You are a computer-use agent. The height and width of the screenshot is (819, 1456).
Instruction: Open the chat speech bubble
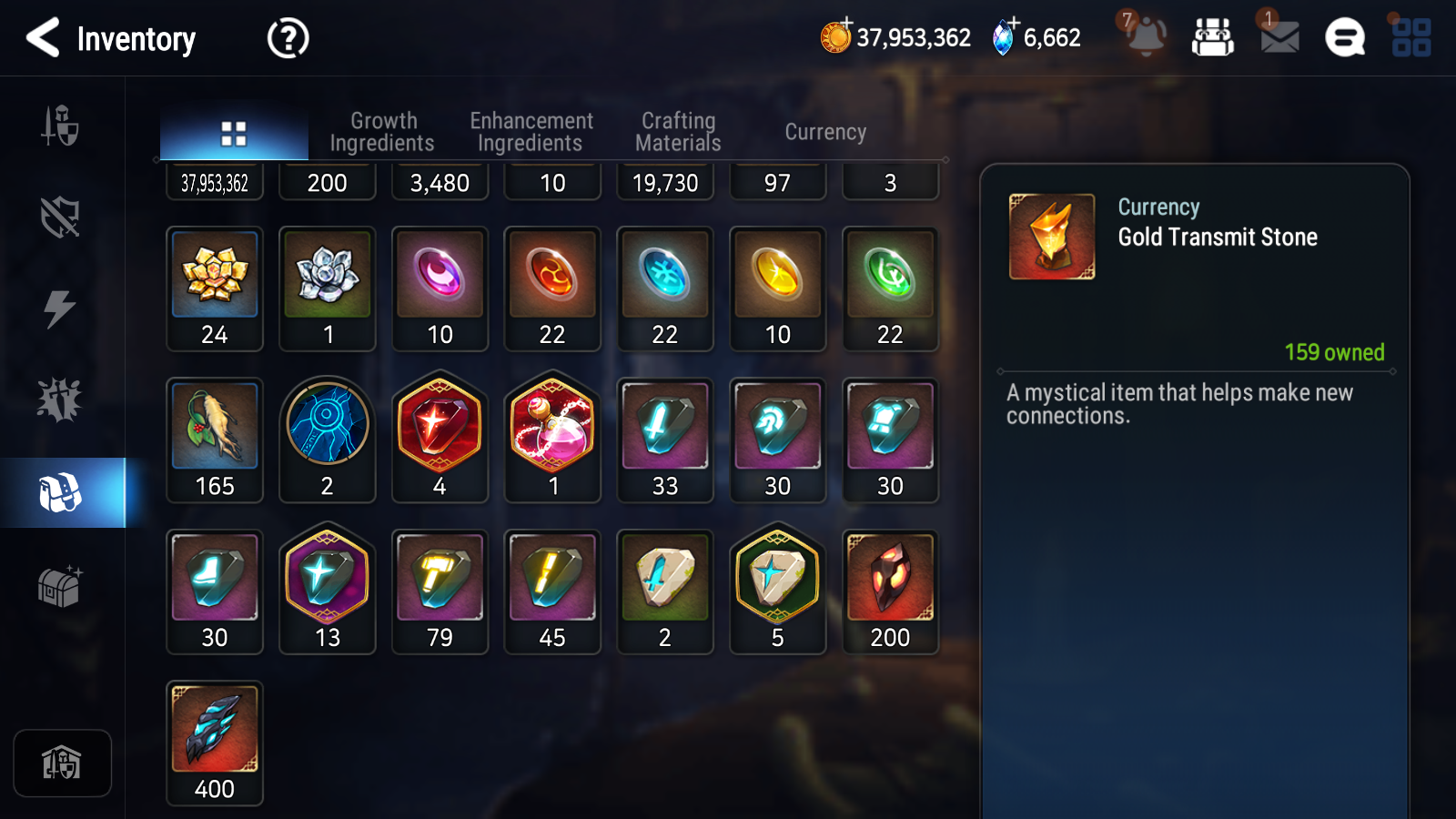[1344, 38]
